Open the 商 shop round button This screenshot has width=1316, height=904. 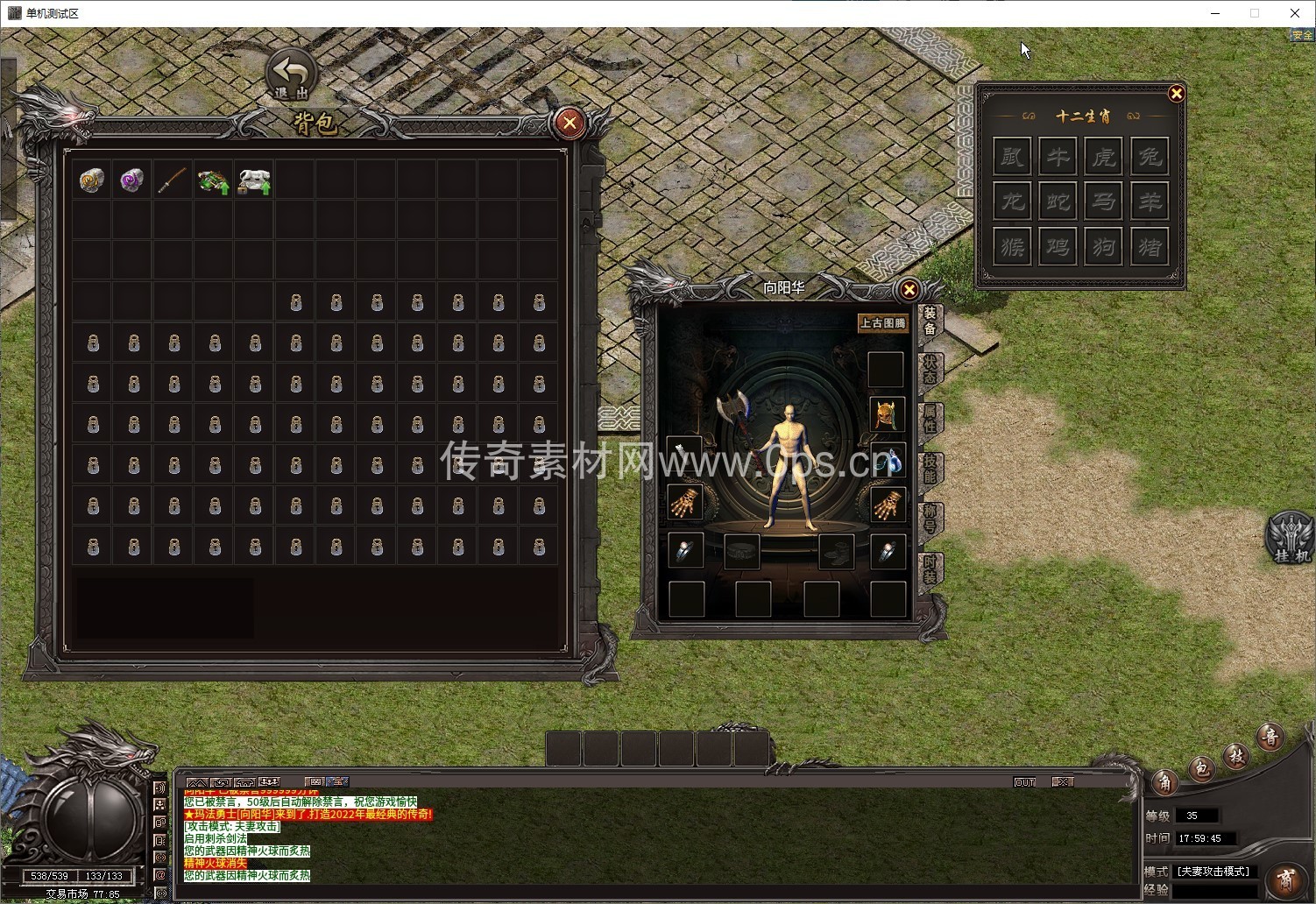coord(1285,877)
